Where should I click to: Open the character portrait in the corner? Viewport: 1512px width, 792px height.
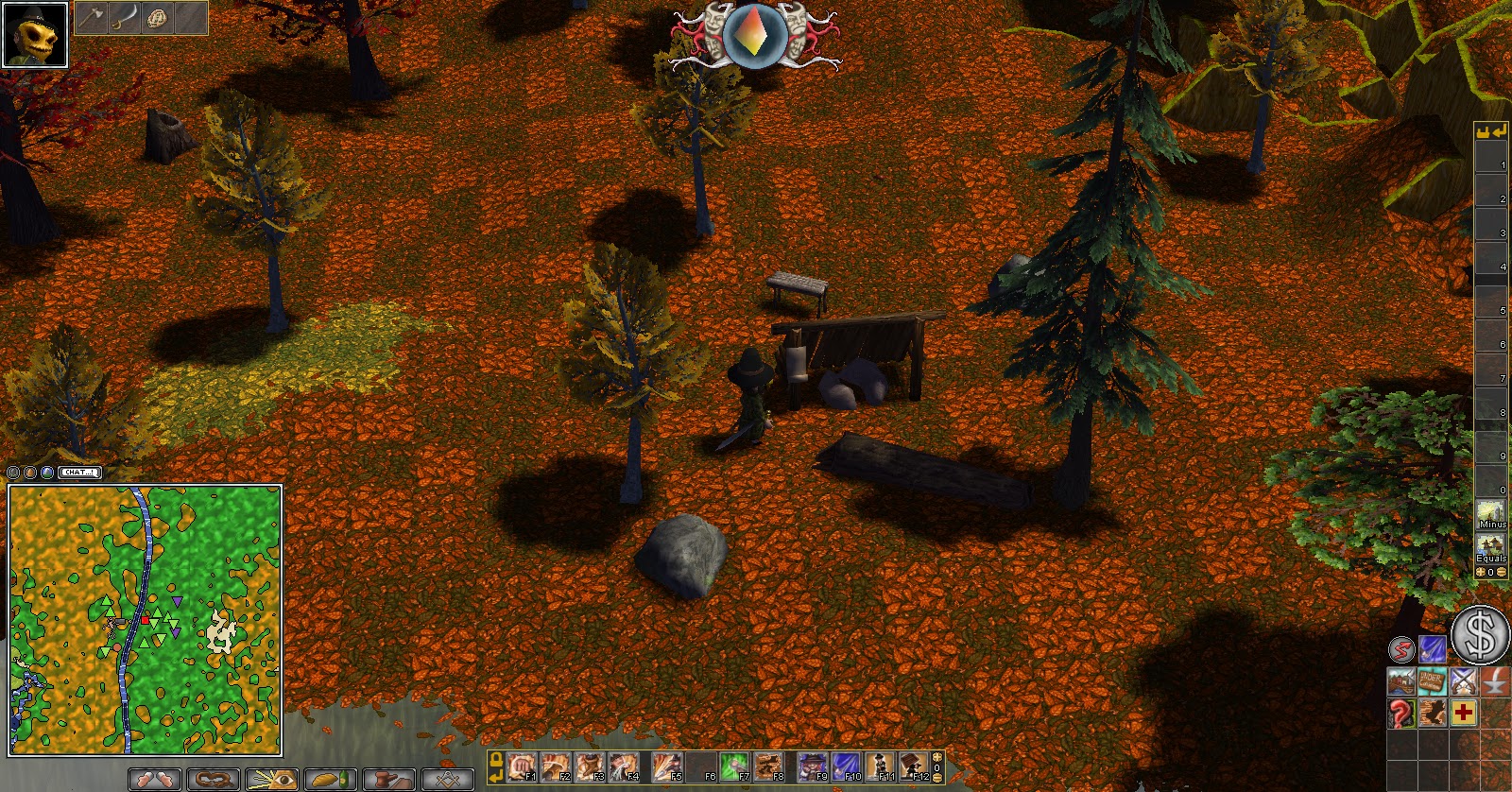35,35
